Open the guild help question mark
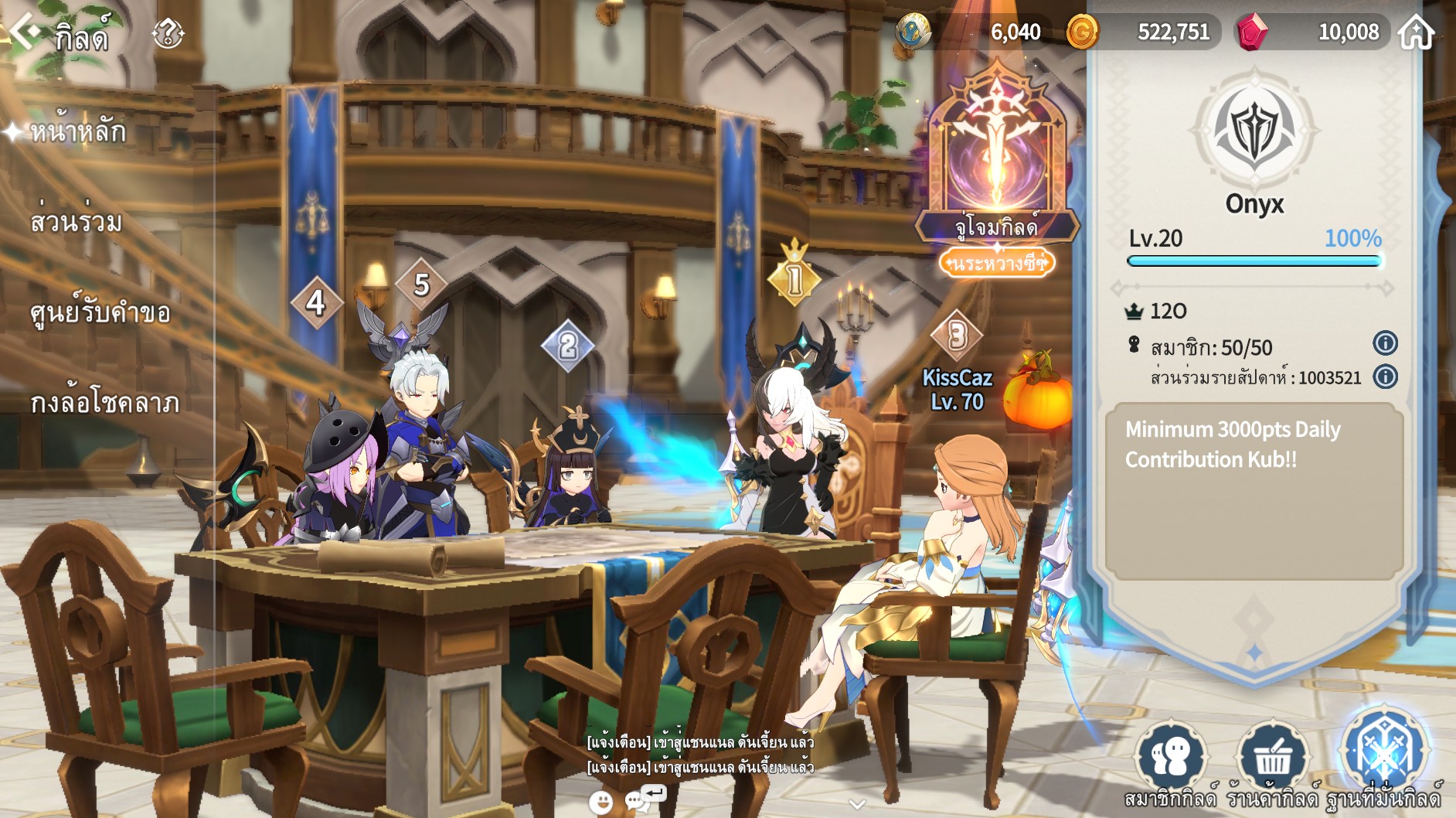 point(168,34)
